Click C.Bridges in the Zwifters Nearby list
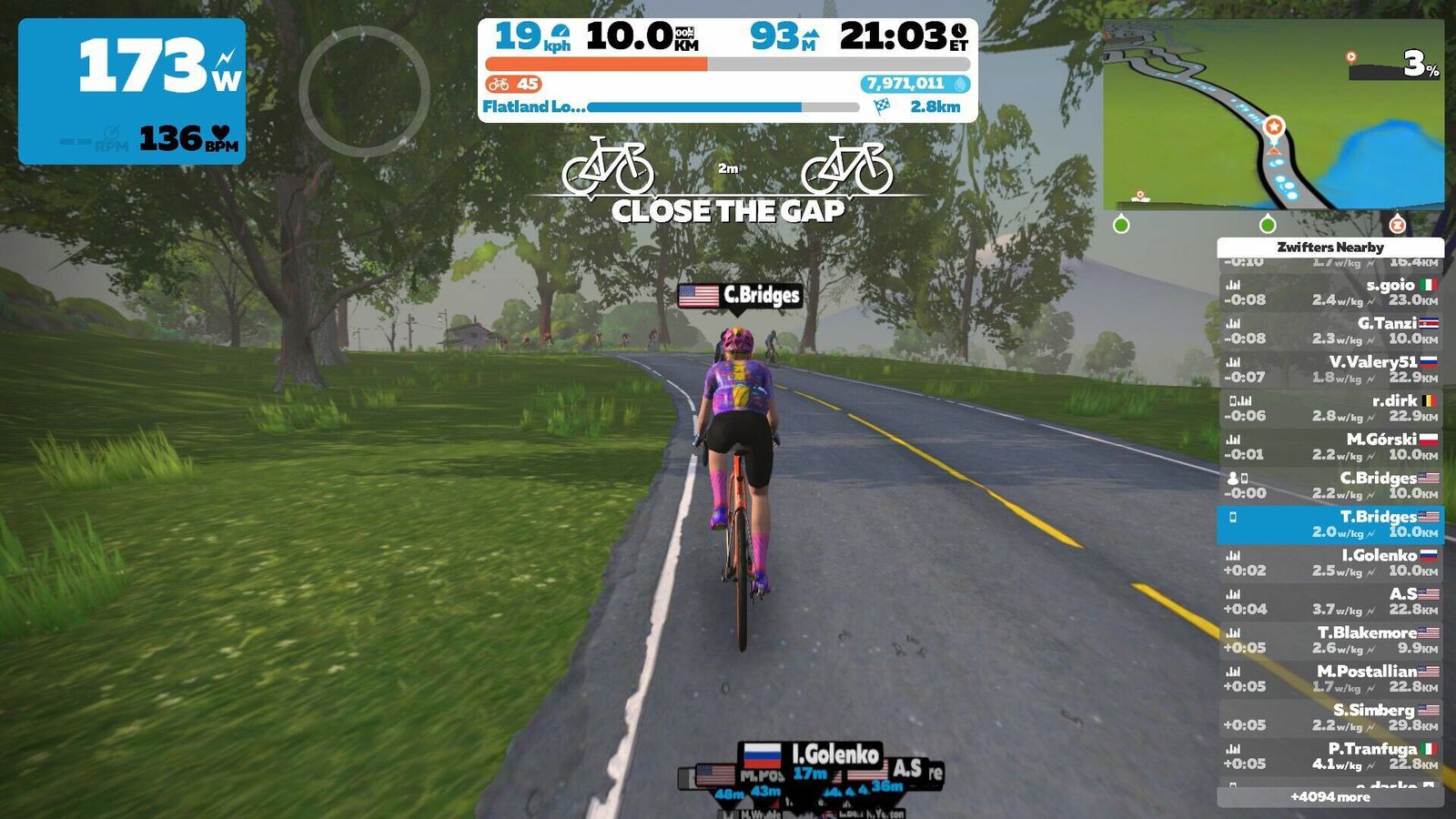The image size is (1456, 819). pos(1330,486)
